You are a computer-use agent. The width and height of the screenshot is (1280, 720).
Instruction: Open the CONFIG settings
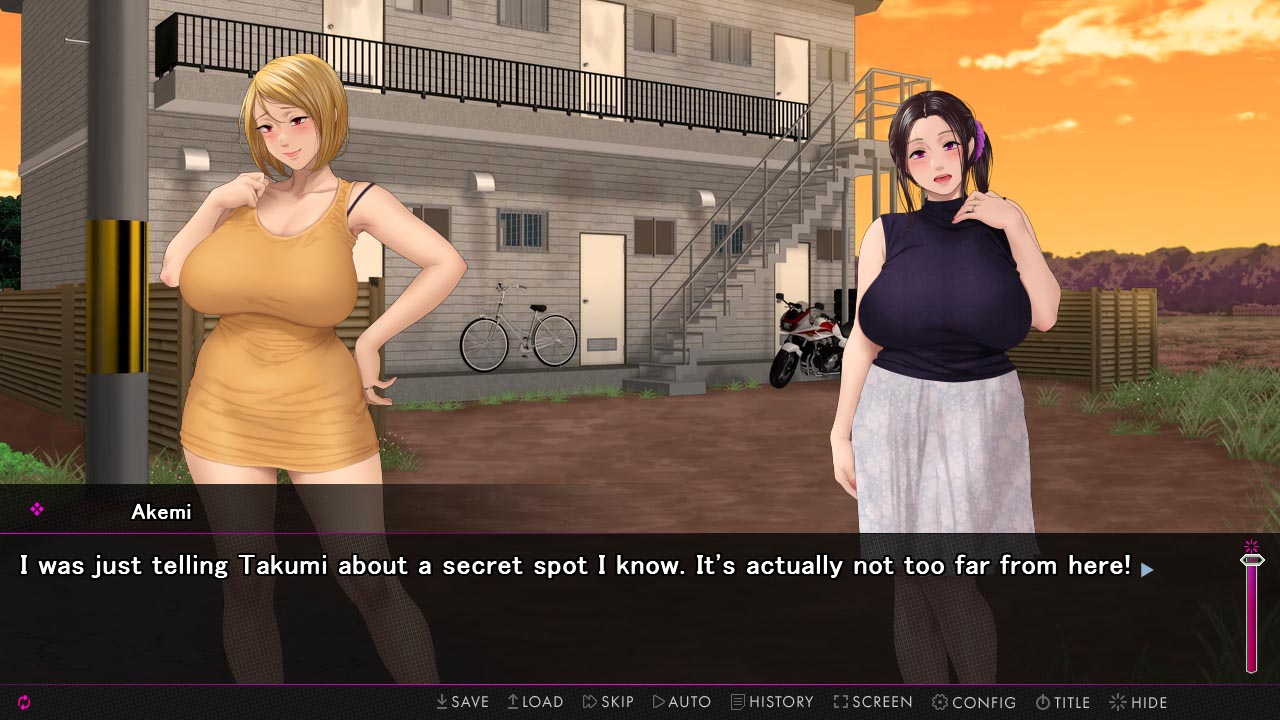[x=974, y=702]
